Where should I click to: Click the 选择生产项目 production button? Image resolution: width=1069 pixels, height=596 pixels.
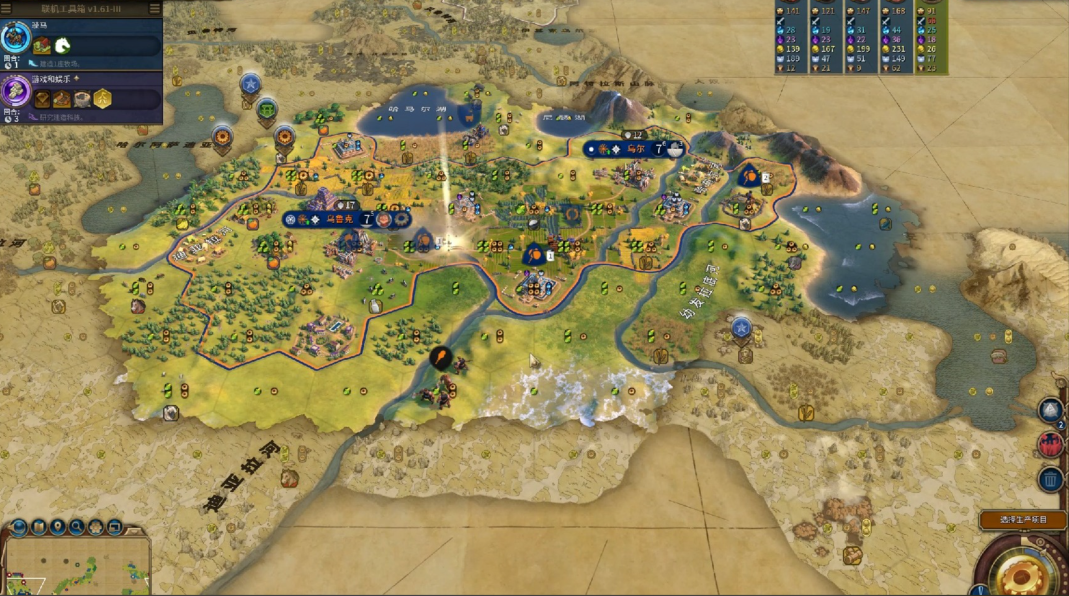click(1020, 520)
